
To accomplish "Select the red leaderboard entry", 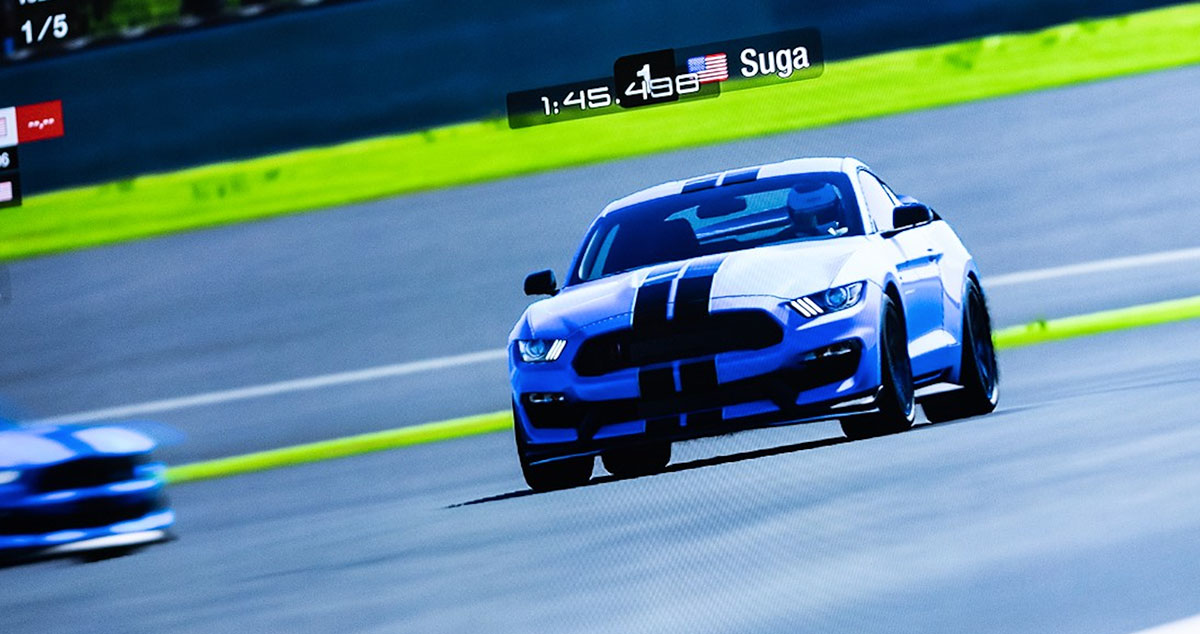I will [x=39, y=122].
